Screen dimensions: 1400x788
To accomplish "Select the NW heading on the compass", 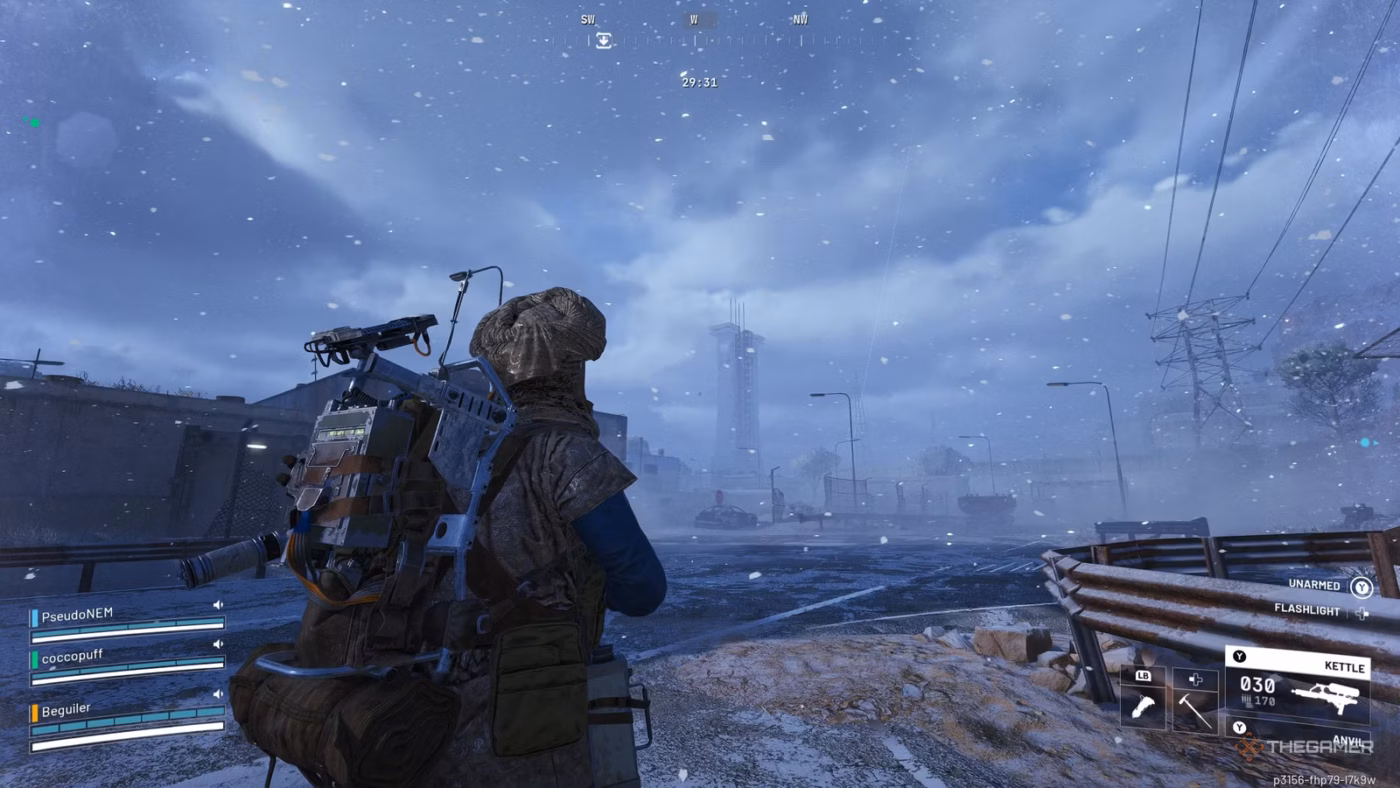I will [798, 19].
